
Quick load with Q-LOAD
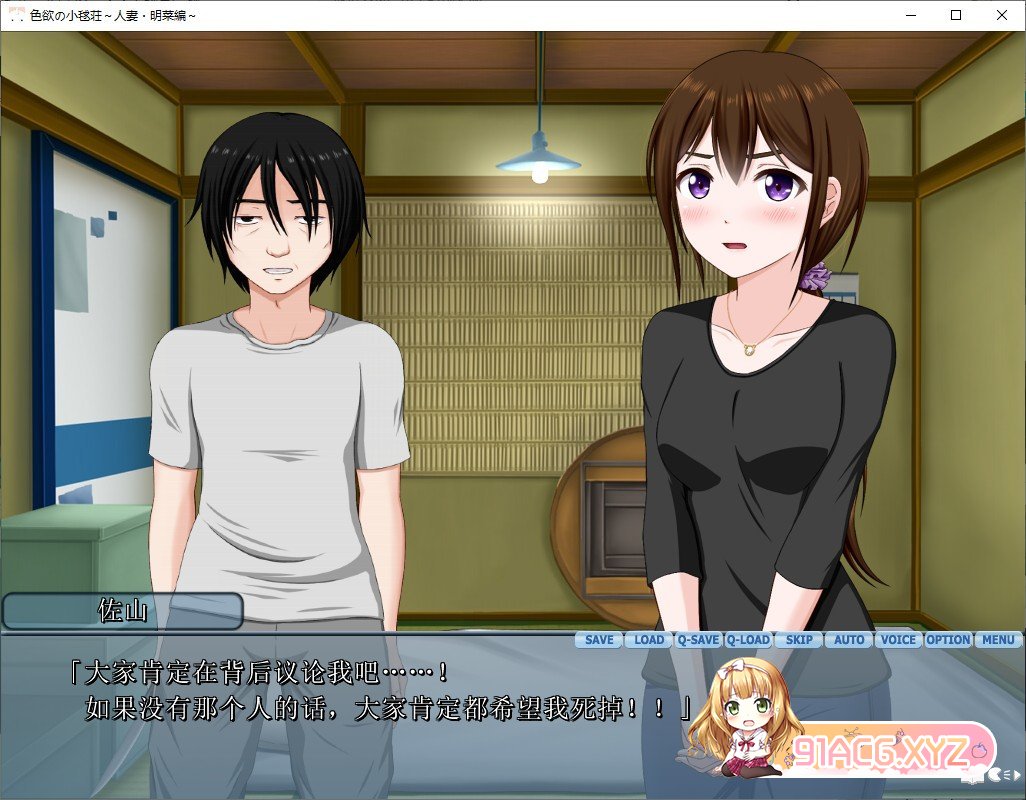(x=748, y=640)
